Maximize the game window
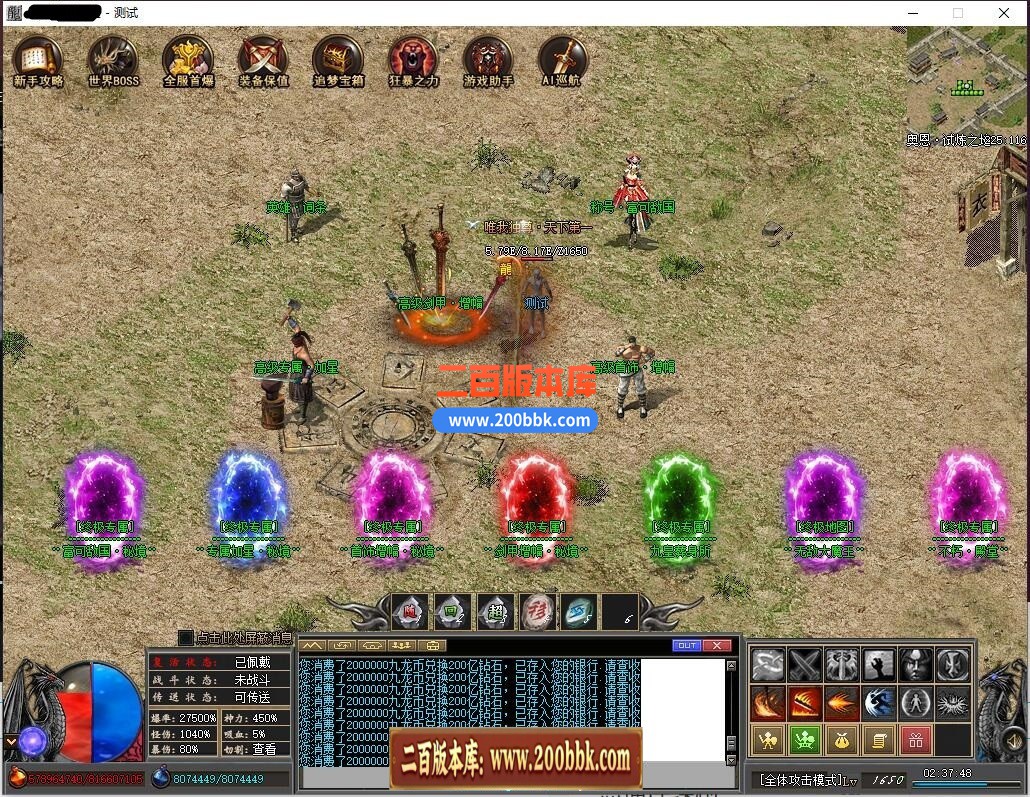Screen dimensions: 1030x797 pos(958,13)
